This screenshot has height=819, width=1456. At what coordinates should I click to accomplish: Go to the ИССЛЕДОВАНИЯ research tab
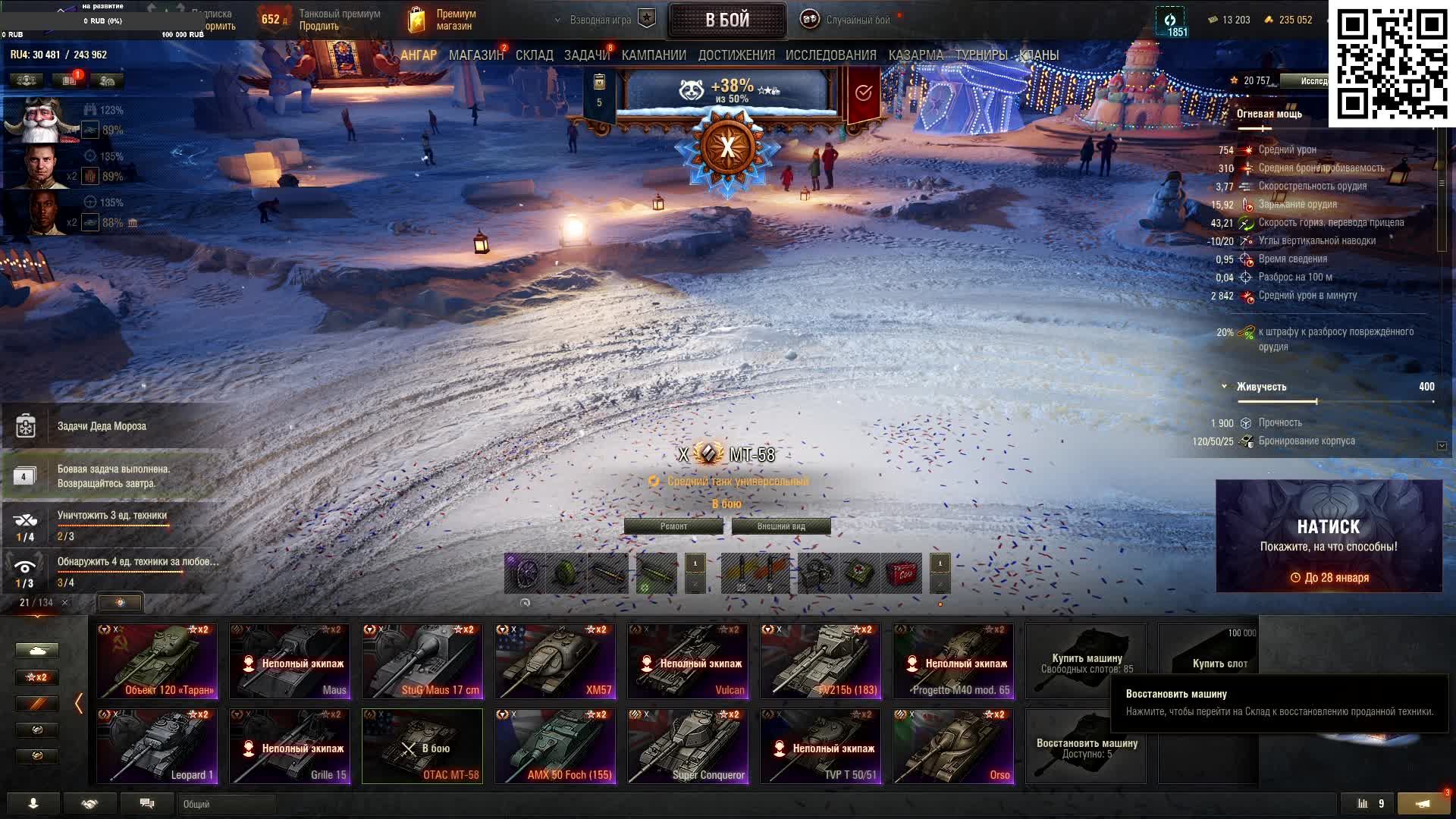point(830,55)
